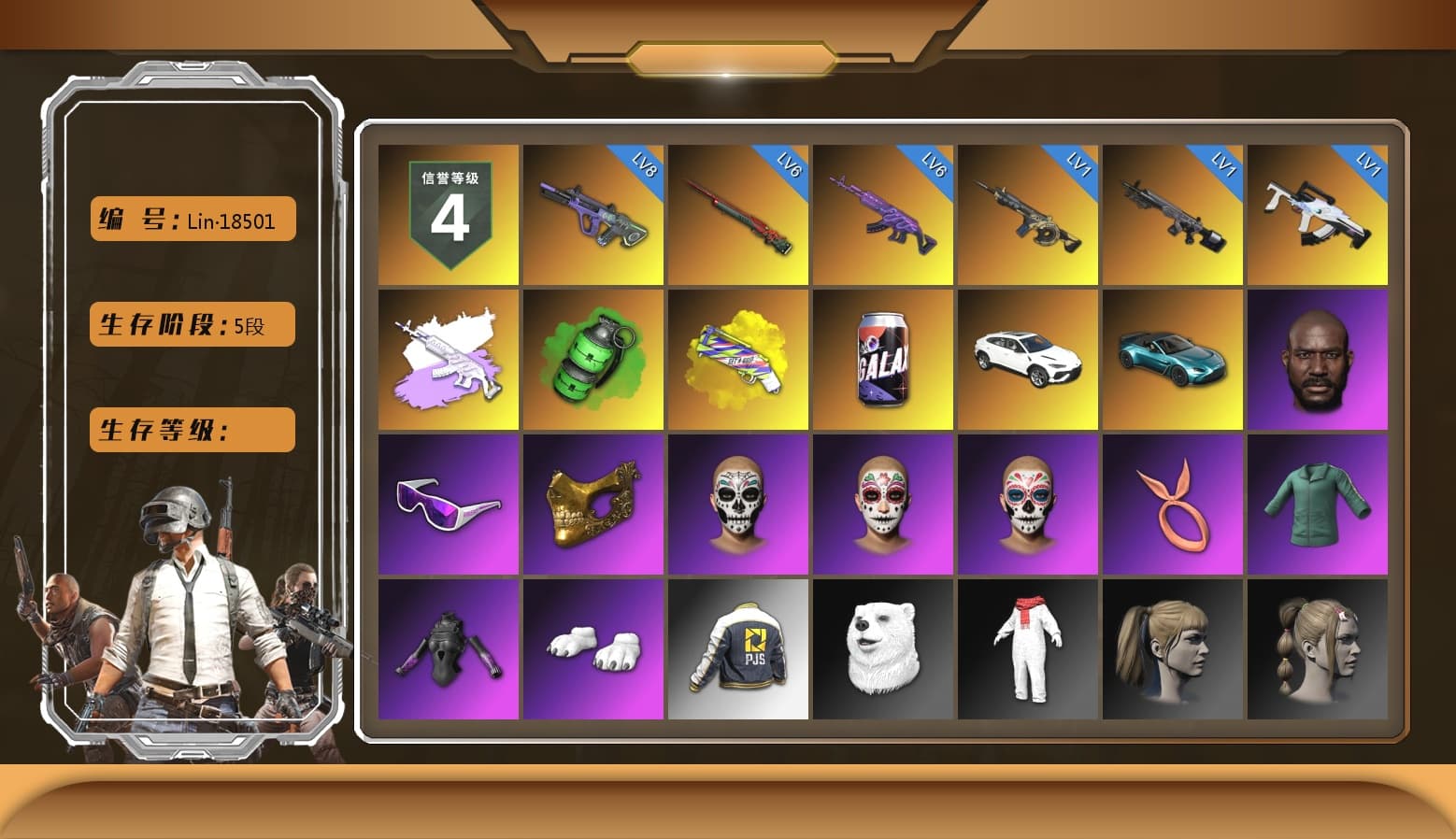This screenshot has height=839, width=1456.
Task: Select the GALAX energy drink can item
Action: tap(883, 360)
